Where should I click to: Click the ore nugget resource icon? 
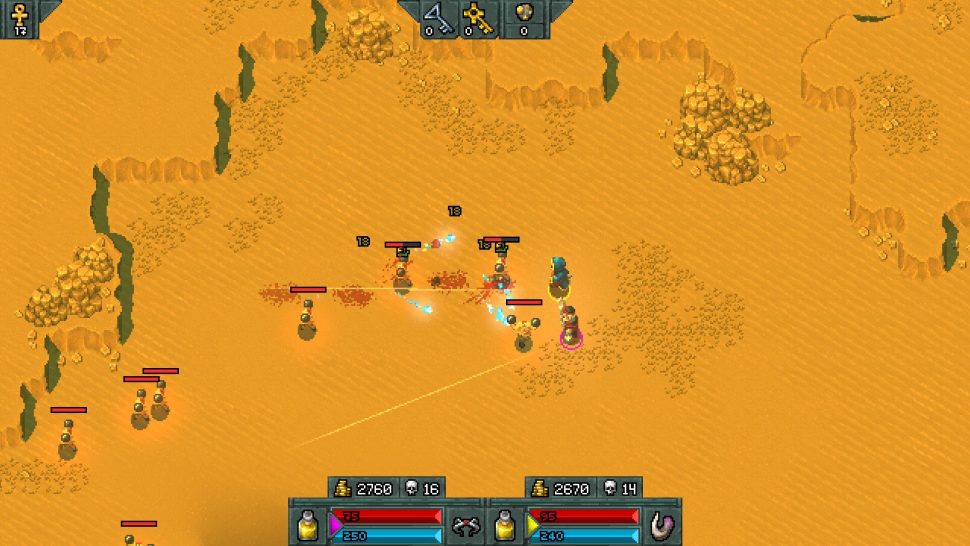pyautogui.click(x=523, y=14)
